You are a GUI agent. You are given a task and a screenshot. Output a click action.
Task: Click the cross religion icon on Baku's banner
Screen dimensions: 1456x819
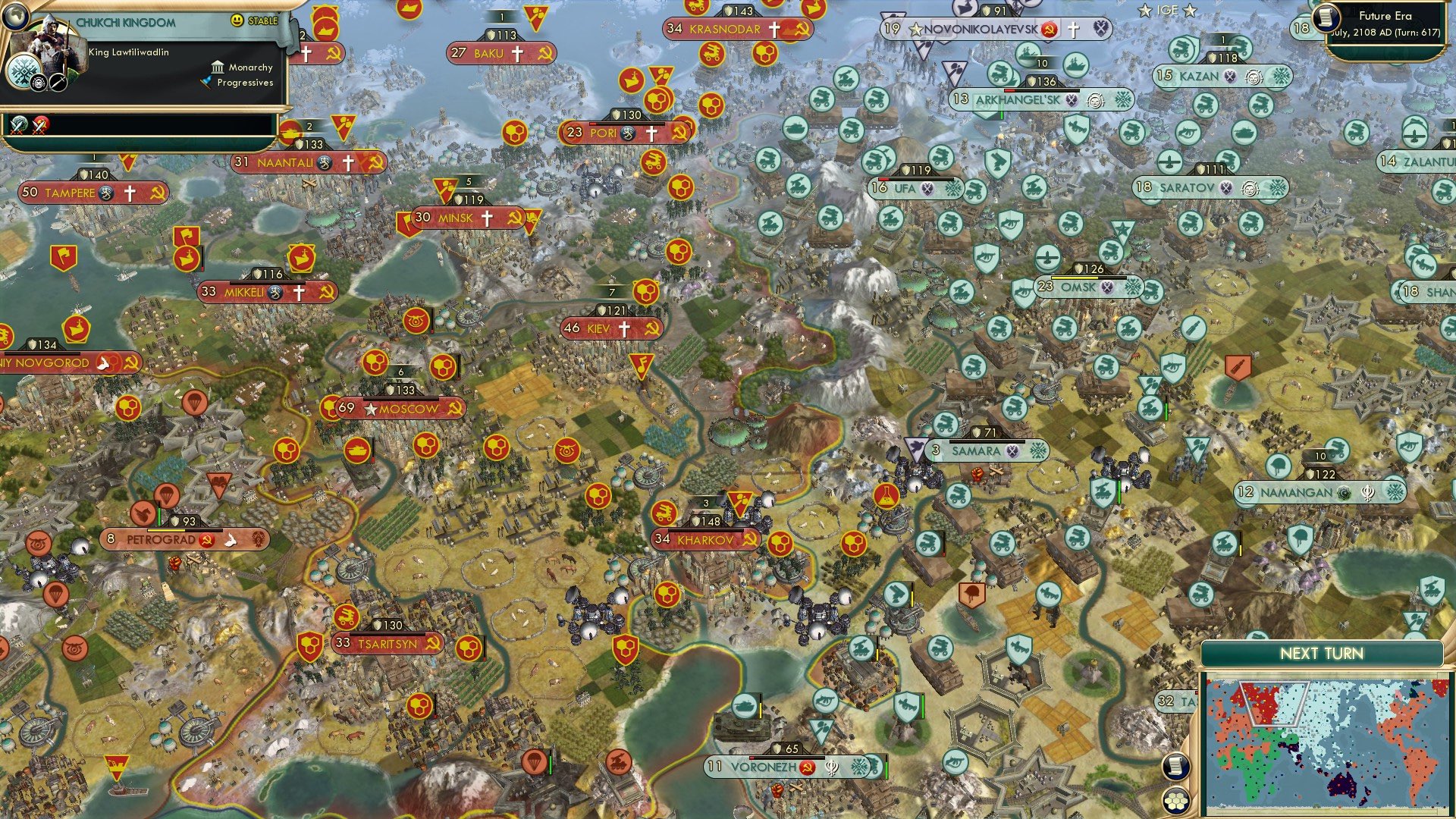point(518,54)
